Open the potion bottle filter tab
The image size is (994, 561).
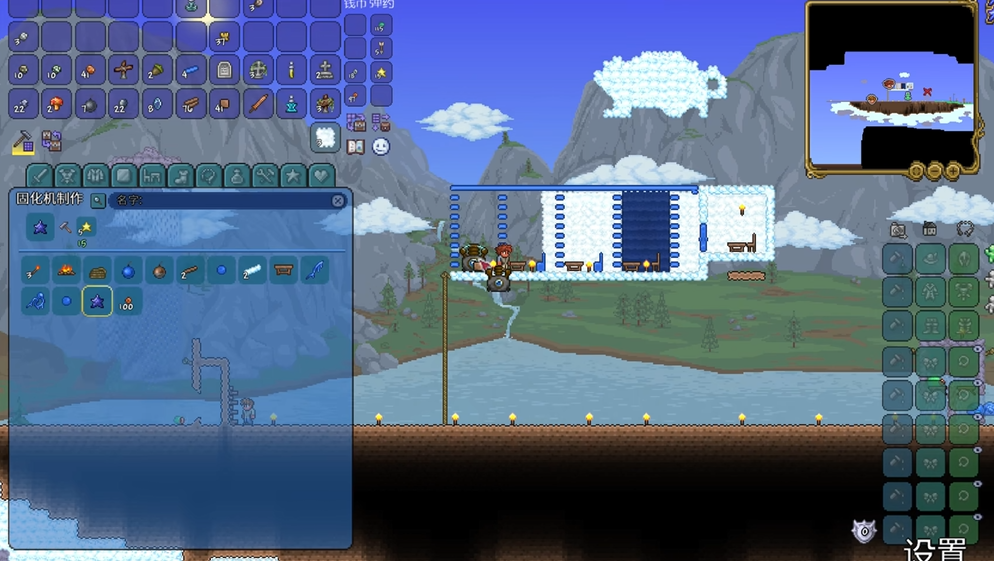pyautogui.click(x=236, y=176)
